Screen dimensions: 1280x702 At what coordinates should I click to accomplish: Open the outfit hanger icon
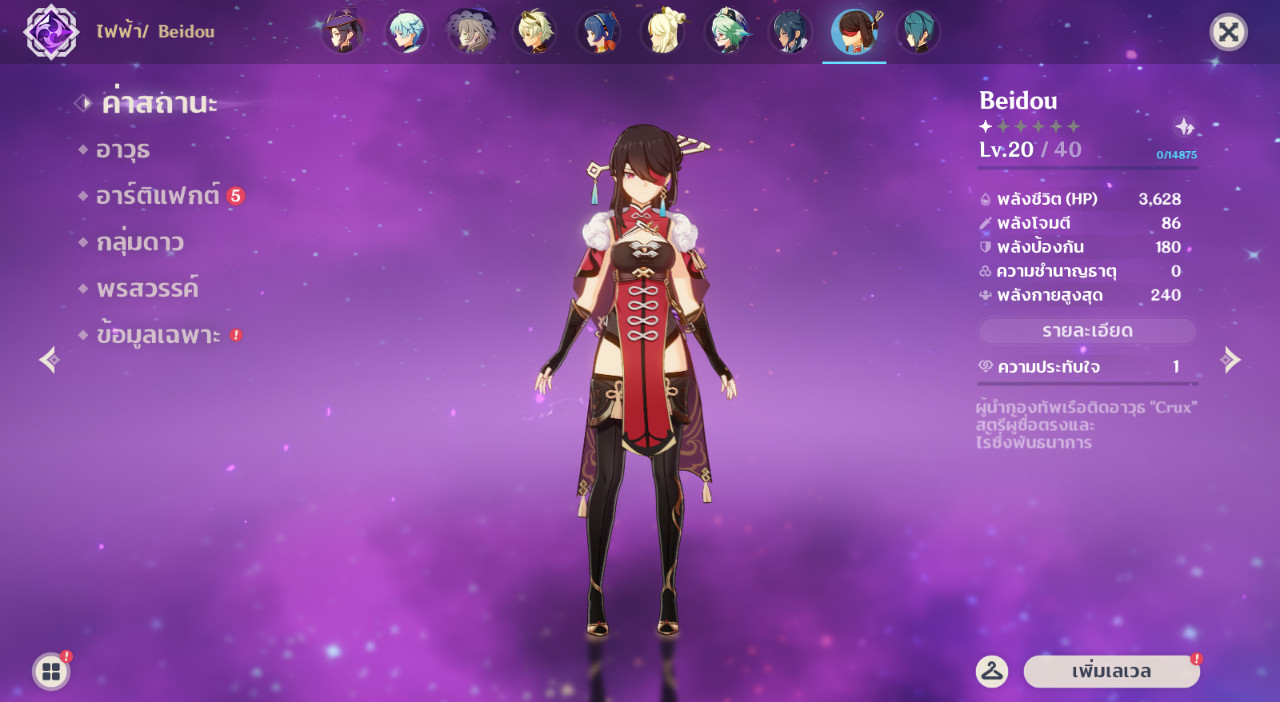click(991, 671)
